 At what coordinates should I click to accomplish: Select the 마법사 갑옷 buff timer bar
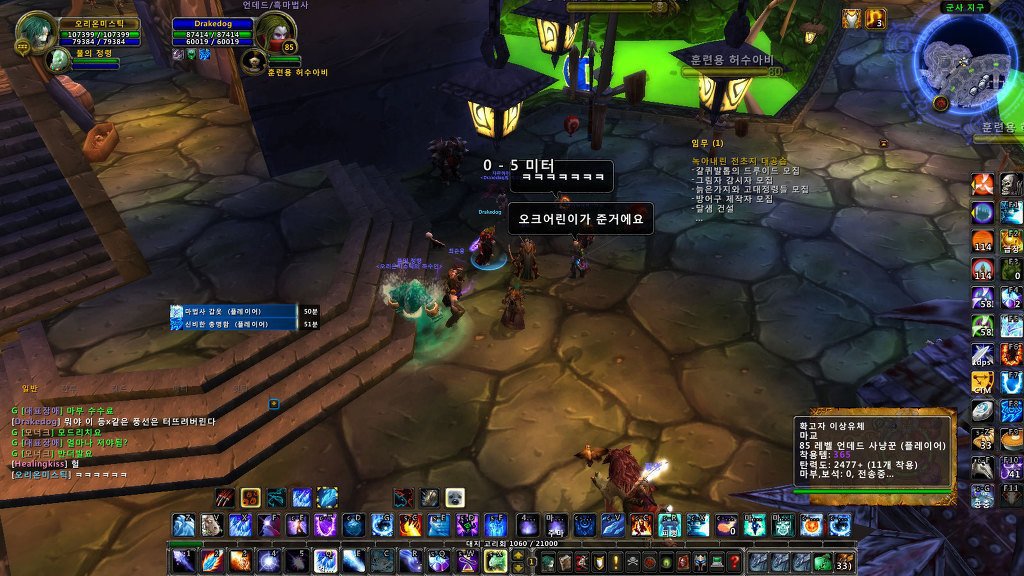[234, 312]
